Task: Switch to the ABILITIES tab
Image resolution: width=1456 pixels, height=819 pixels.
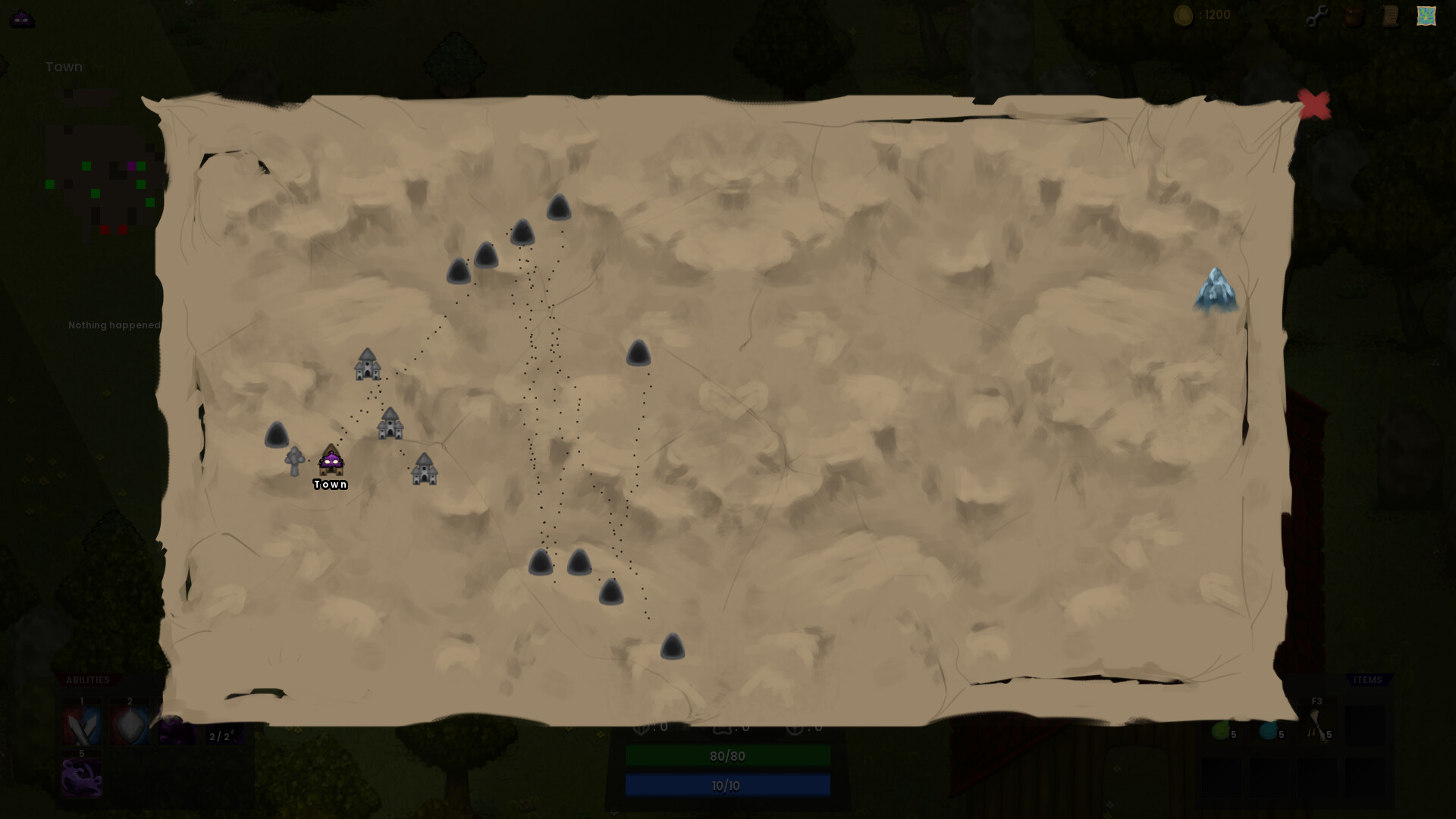Action: (89, 680)
